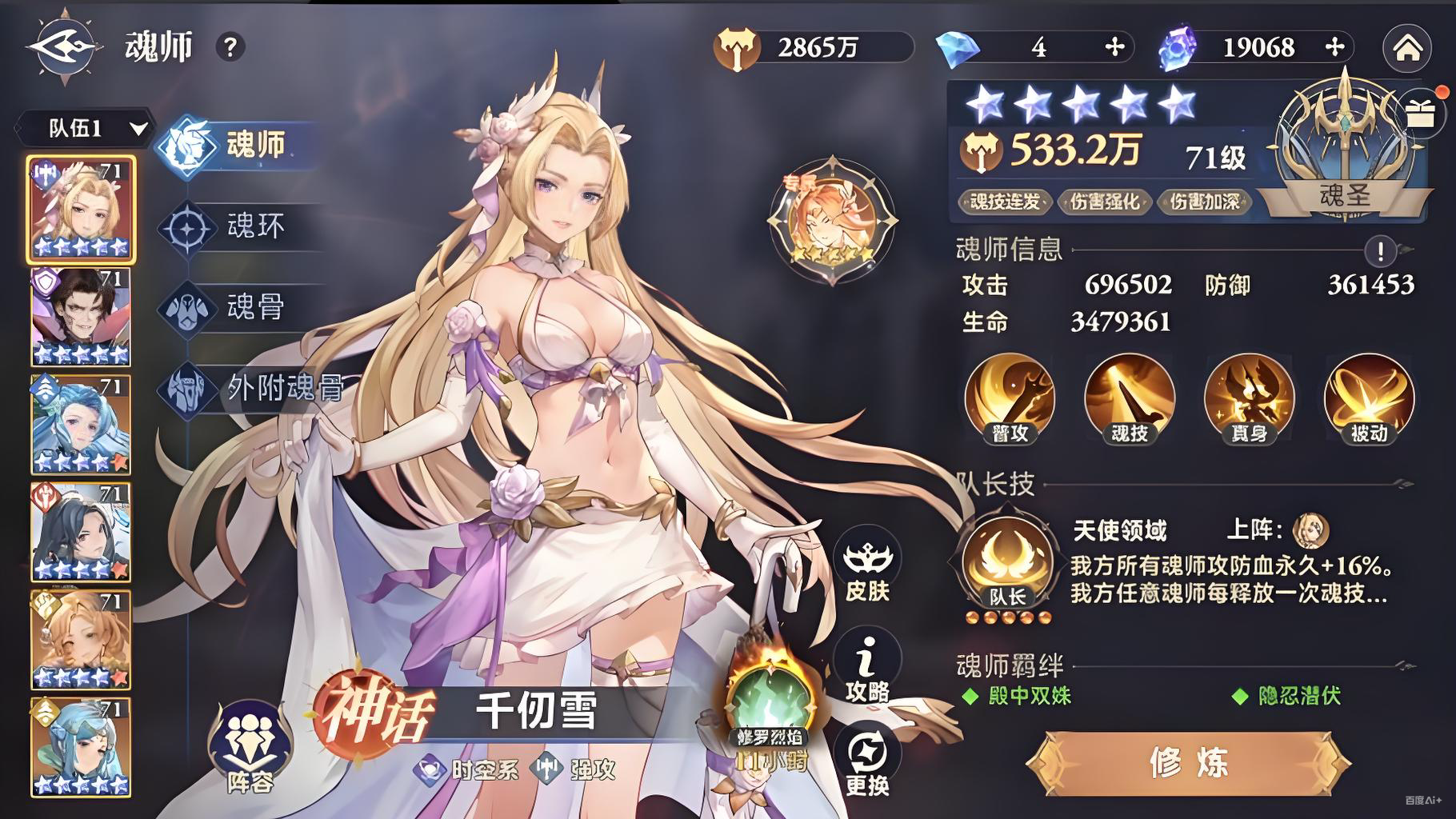Expand the 魂师信息 section divider

[x=1006, y=250]
